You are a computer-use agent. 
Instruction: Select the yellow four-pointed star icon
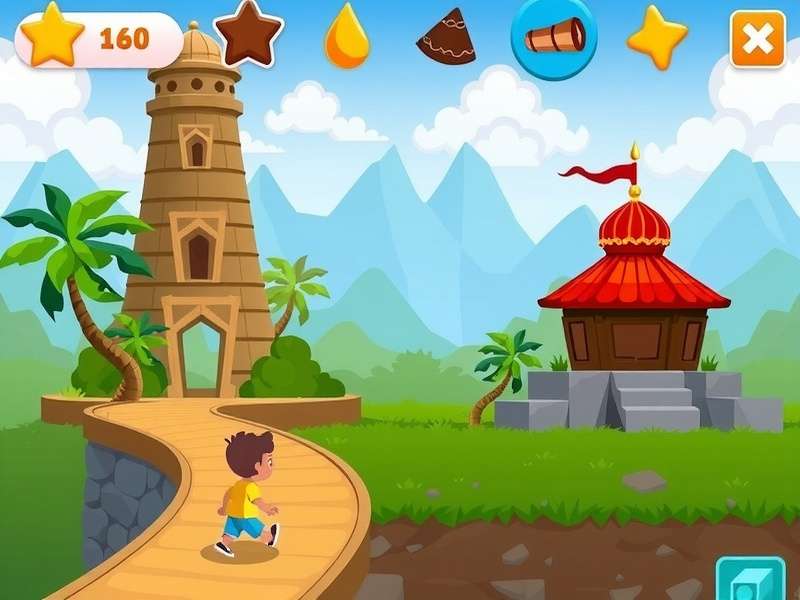657,37
